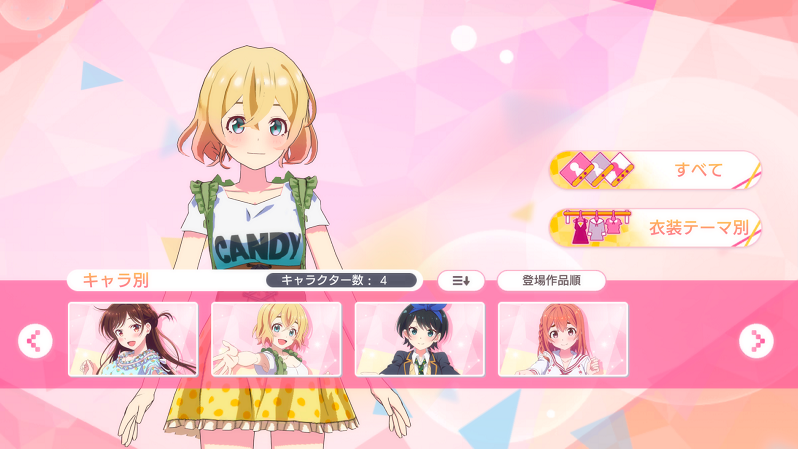This screenshot has width=798, height=449.
Task: Open the 衣装テーマ別 costume theme filter
Action: [x=655, y=228]
